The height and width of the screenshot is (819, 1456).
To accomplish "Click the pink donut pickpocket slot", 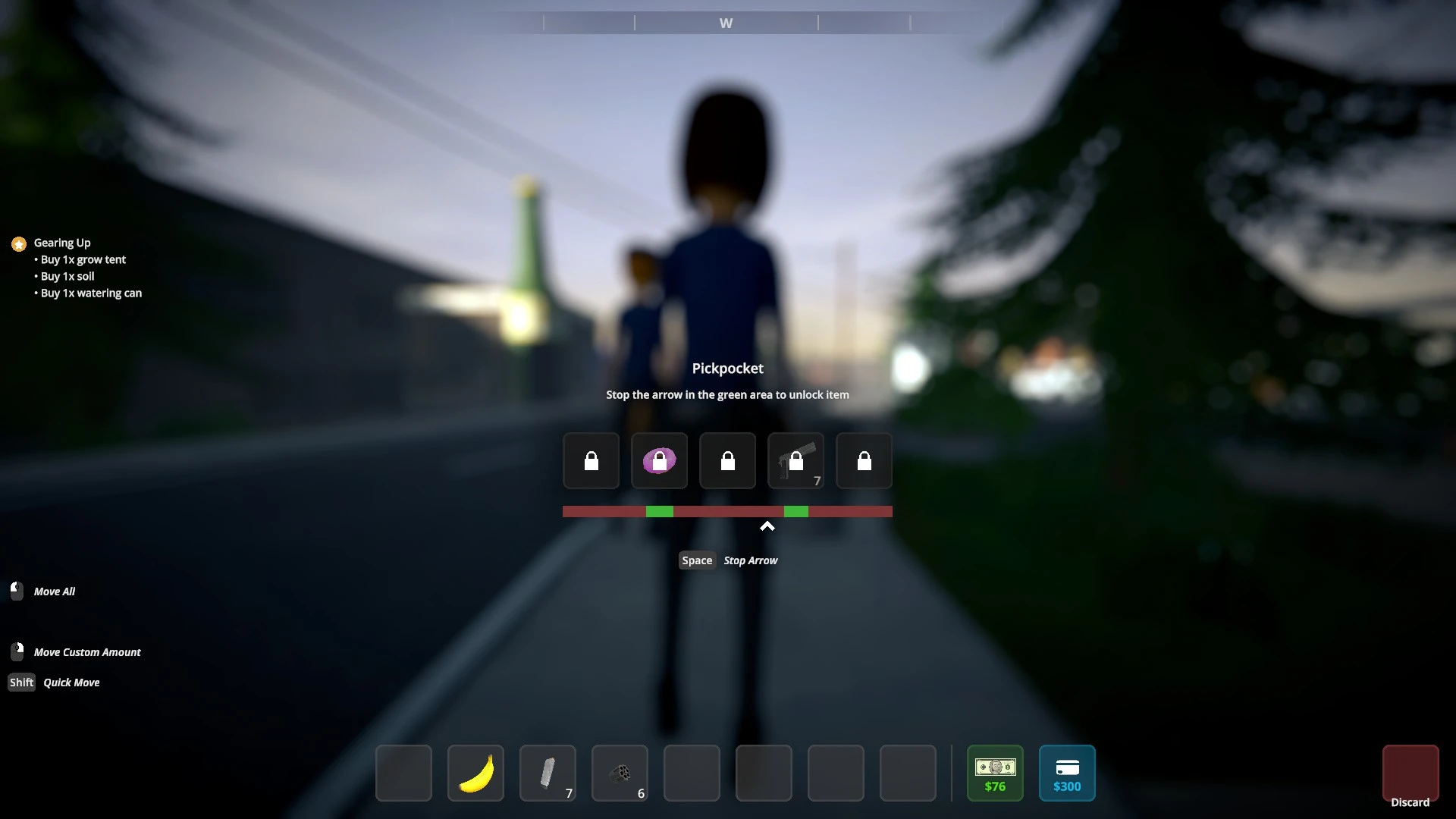I will point(659,460).
